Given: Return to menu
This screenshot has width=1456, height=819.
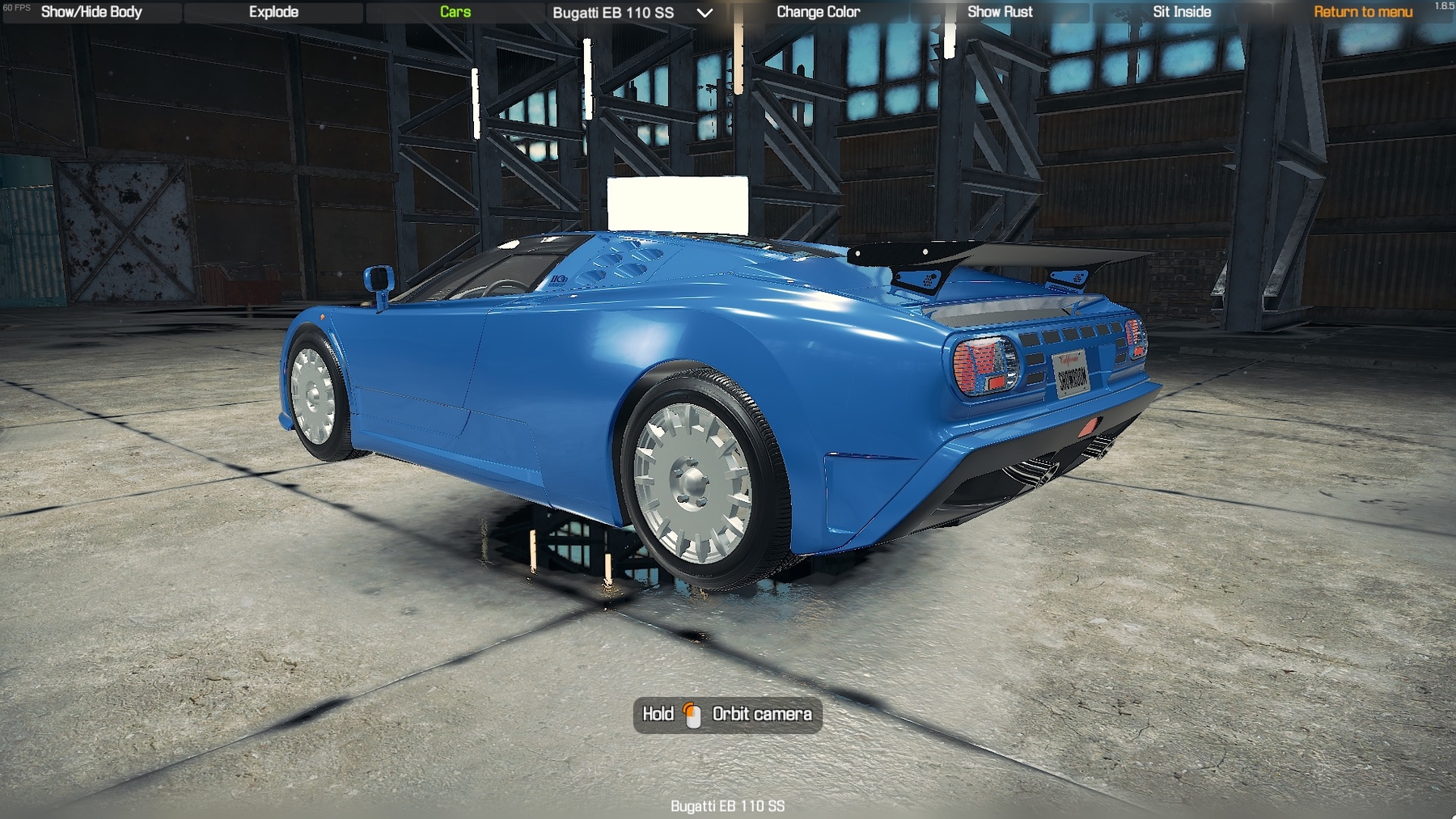Looking at the screenshot, I should point(1363,12).
